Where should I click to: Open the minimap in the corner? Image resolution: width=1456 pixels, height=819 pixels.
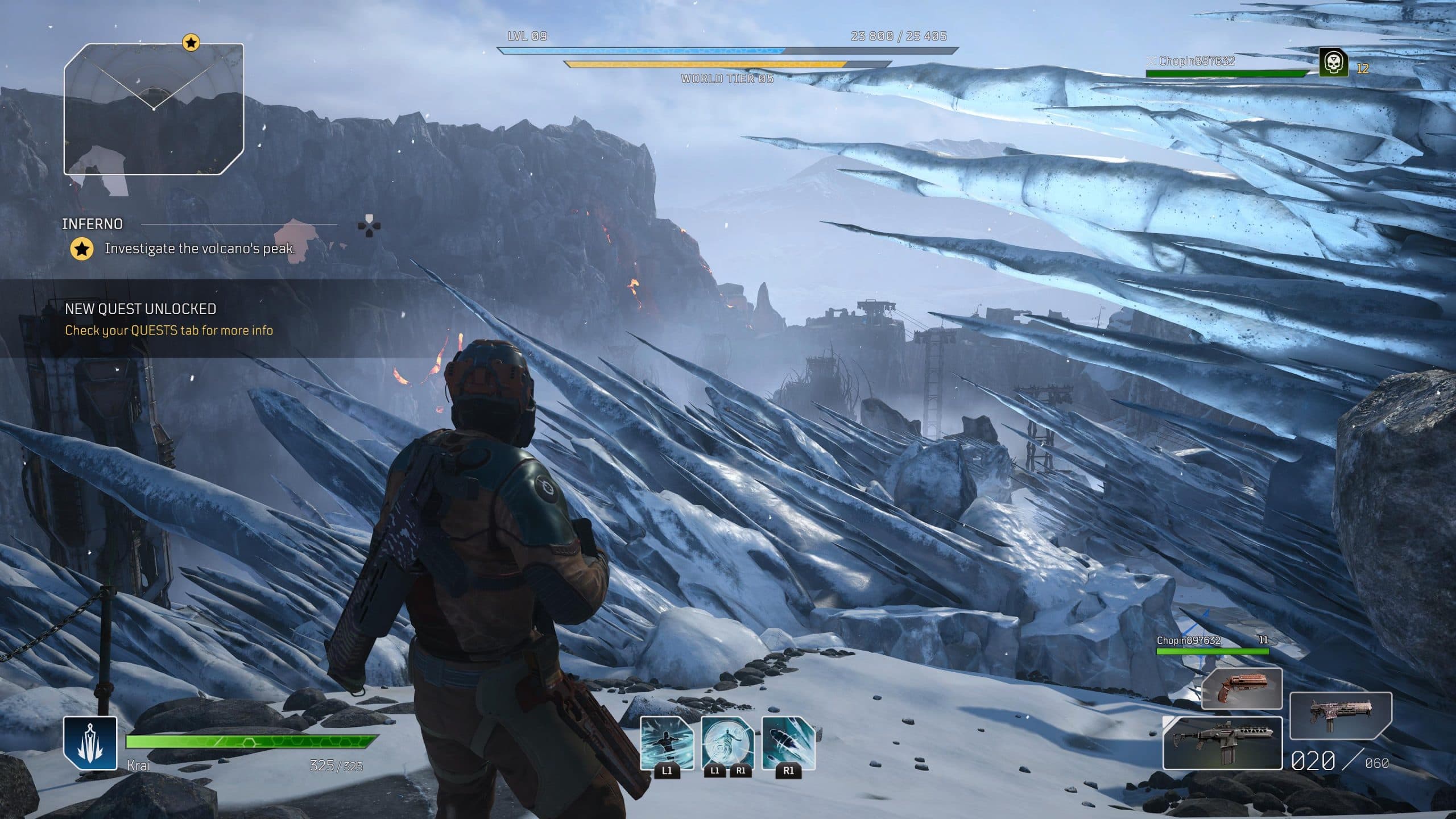(x=154, y=109)
